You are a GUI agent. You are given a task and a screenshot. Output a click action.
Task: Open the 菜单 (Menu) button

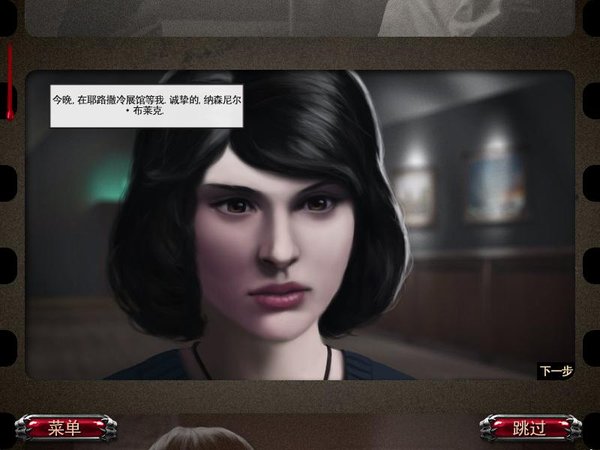pyautogui.click(x=64, y=428)
